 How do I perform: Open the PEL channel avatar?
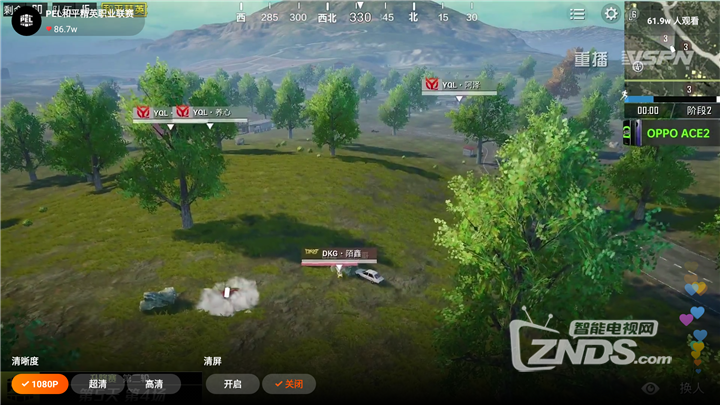(22, 21)
